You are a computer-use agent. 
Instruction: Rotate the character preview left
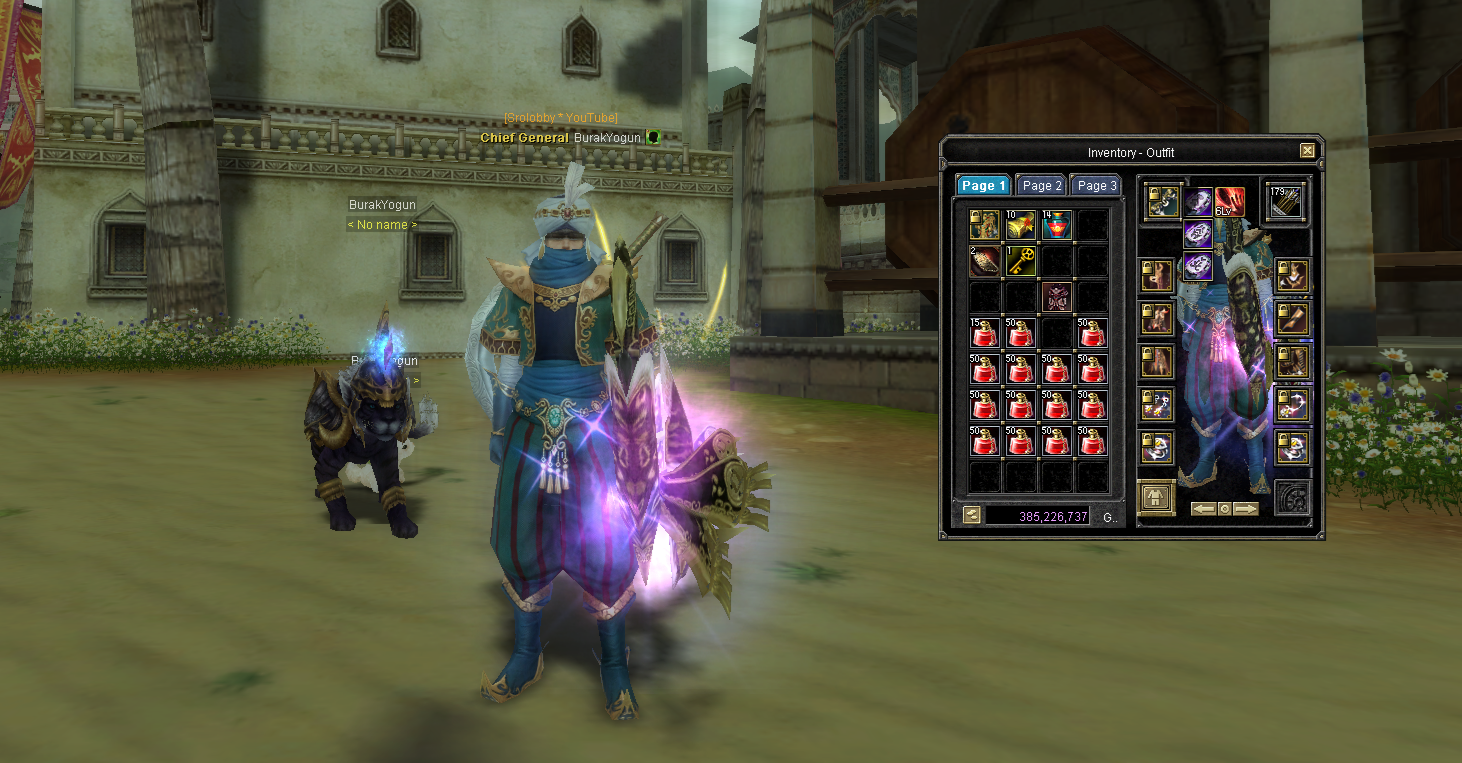click(1204, 509)
